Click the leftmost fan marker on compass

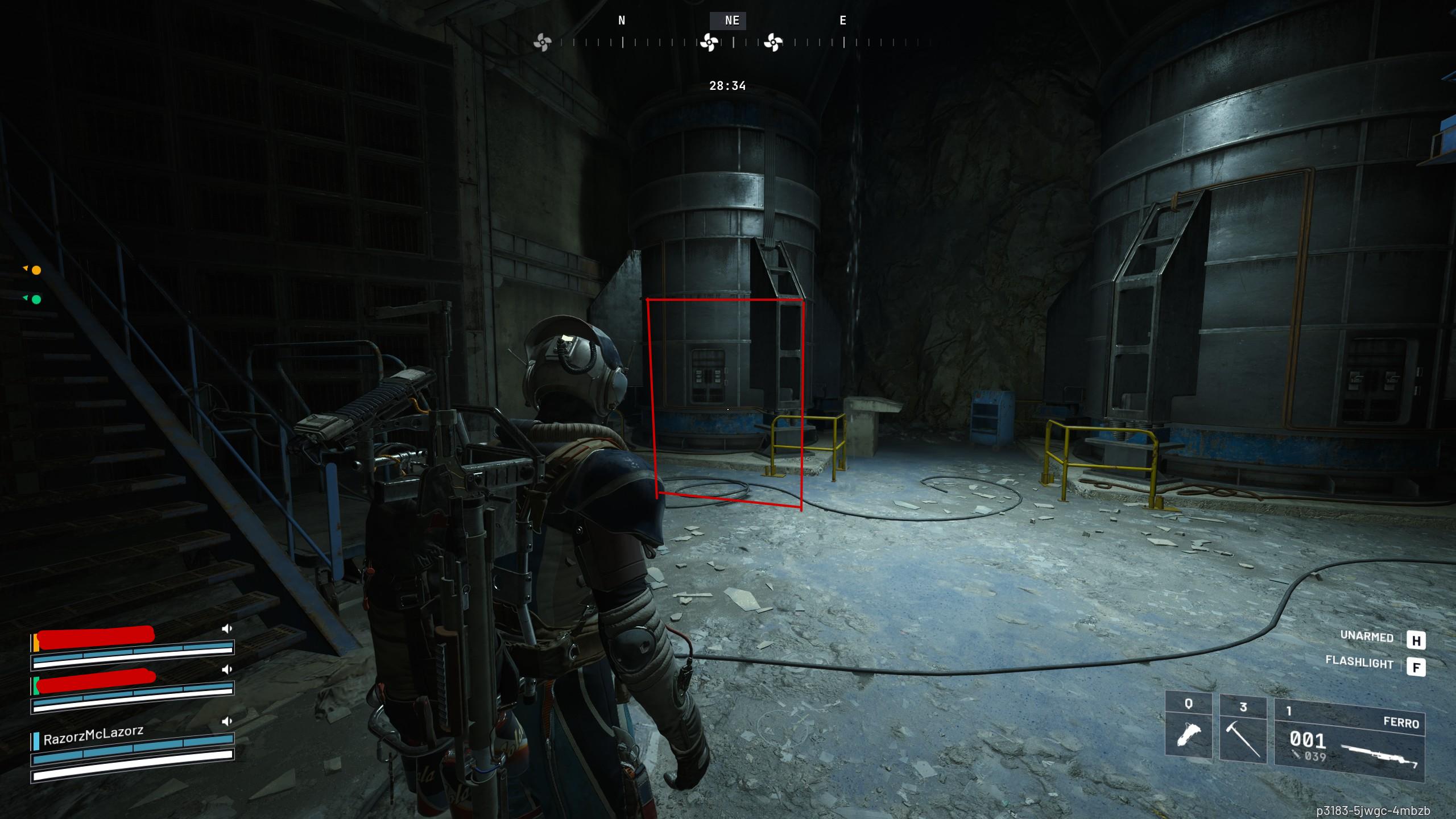tap(542, 42)
